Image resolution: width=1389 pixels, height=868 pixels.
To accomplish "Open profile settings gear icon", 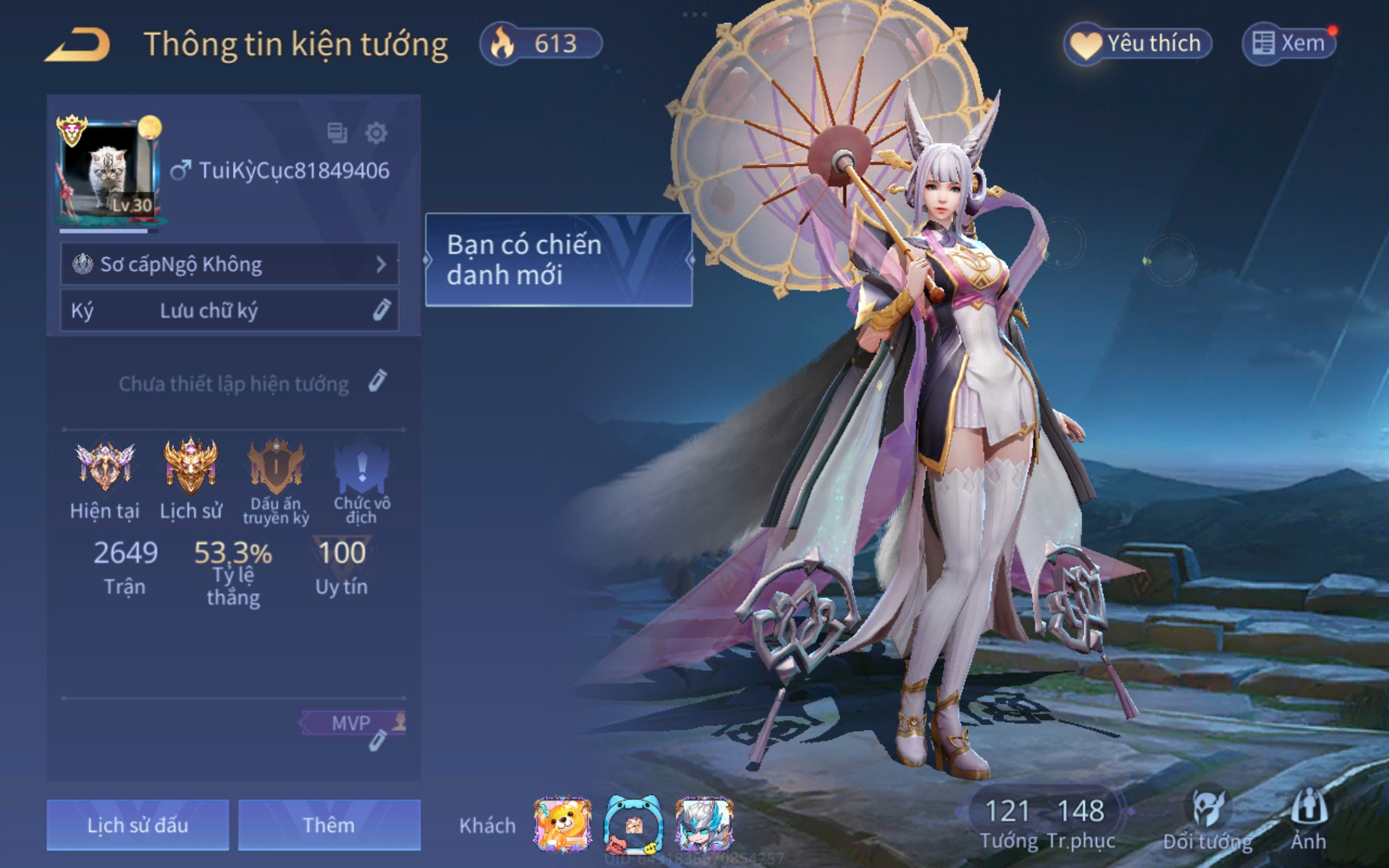I will 376,133.
